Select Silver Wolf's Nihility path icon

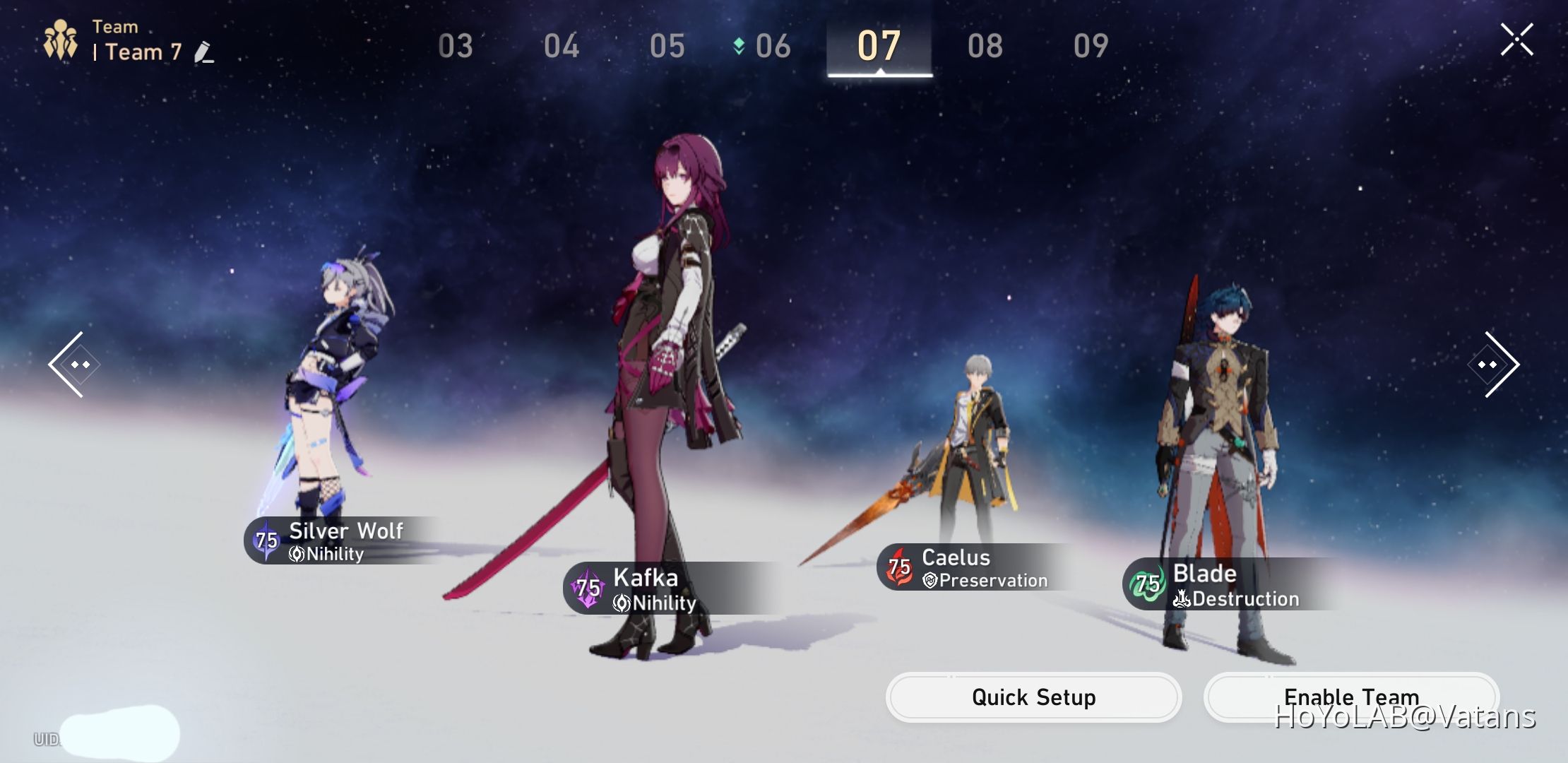coord(297,554)
